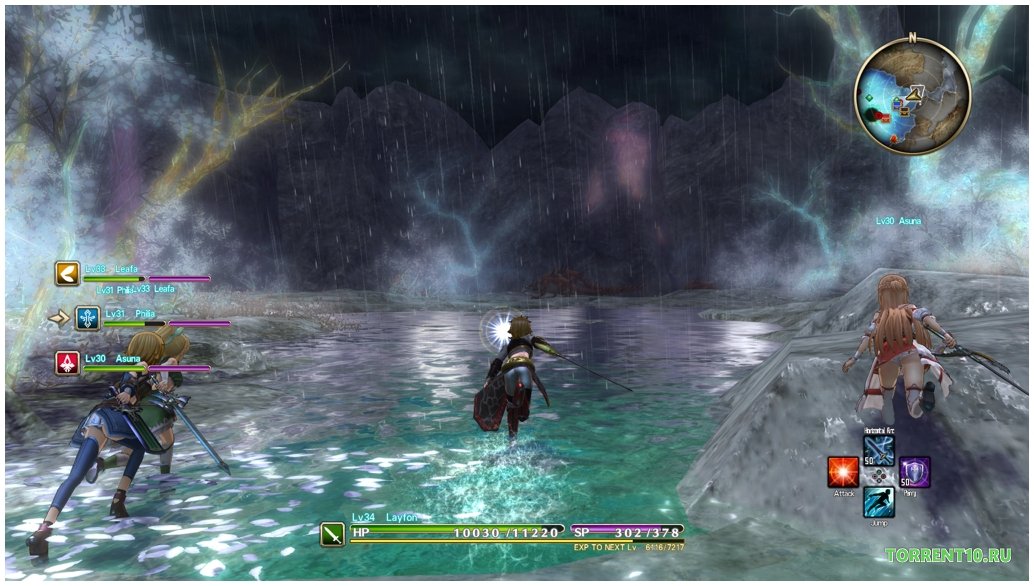Select Philia's blue cross party icon
The height and width of the screenshot is (586, 1034).
[x=88, y=319]
